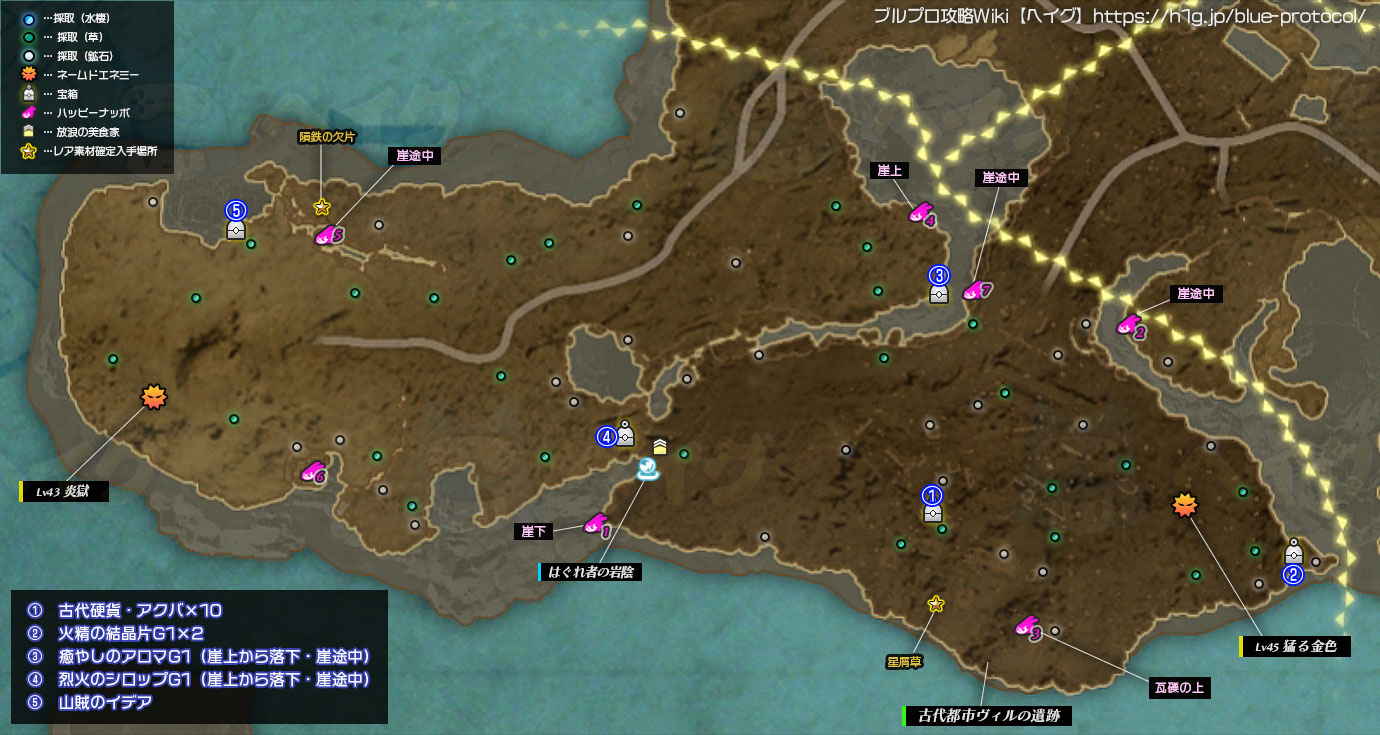This screenshot has width=1380, height=735.
Task: Select treasure chest marker number 3
Action: (938, 293)
